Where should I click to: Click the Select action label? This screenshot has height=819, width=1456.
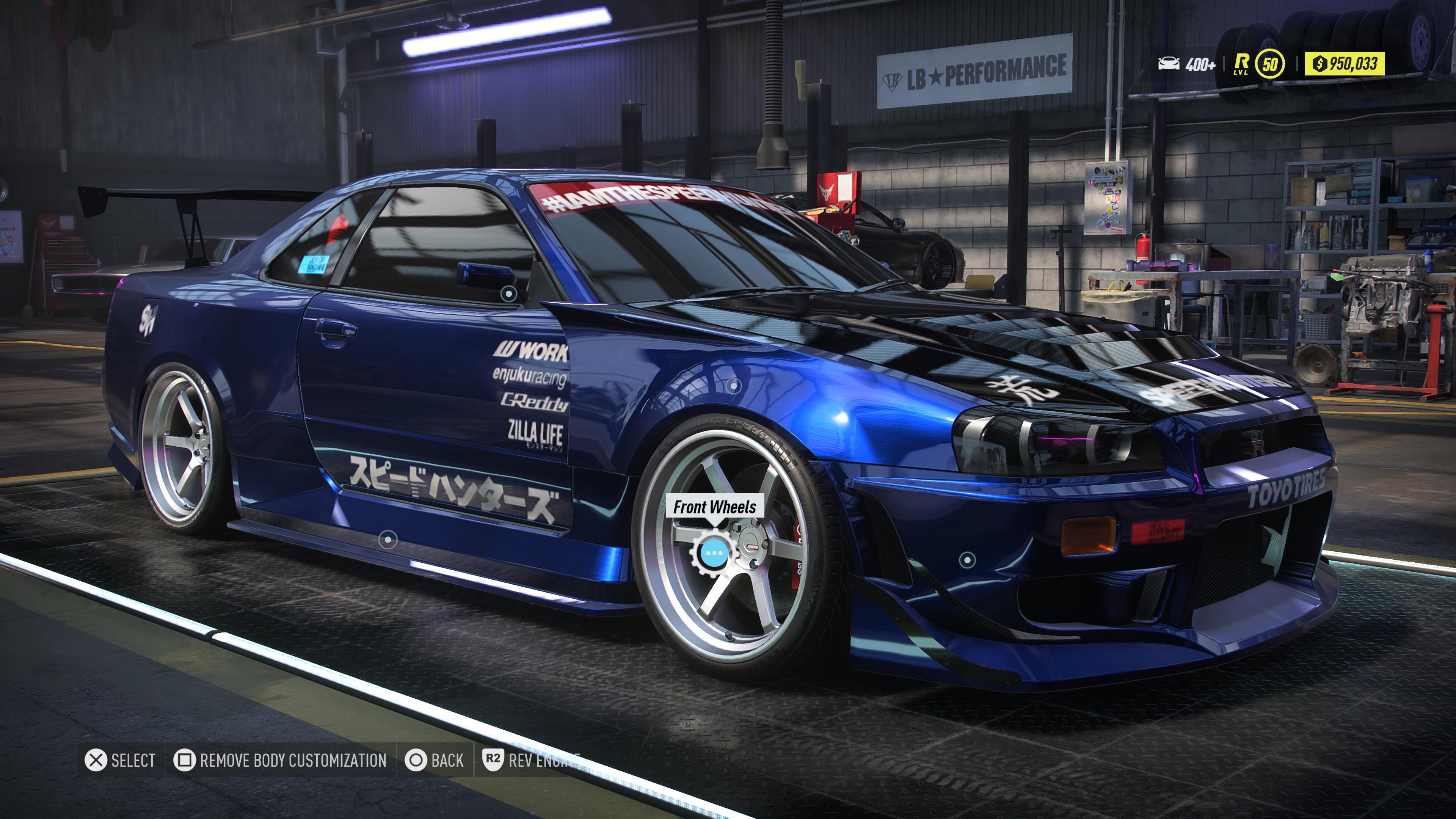(134, 761)
